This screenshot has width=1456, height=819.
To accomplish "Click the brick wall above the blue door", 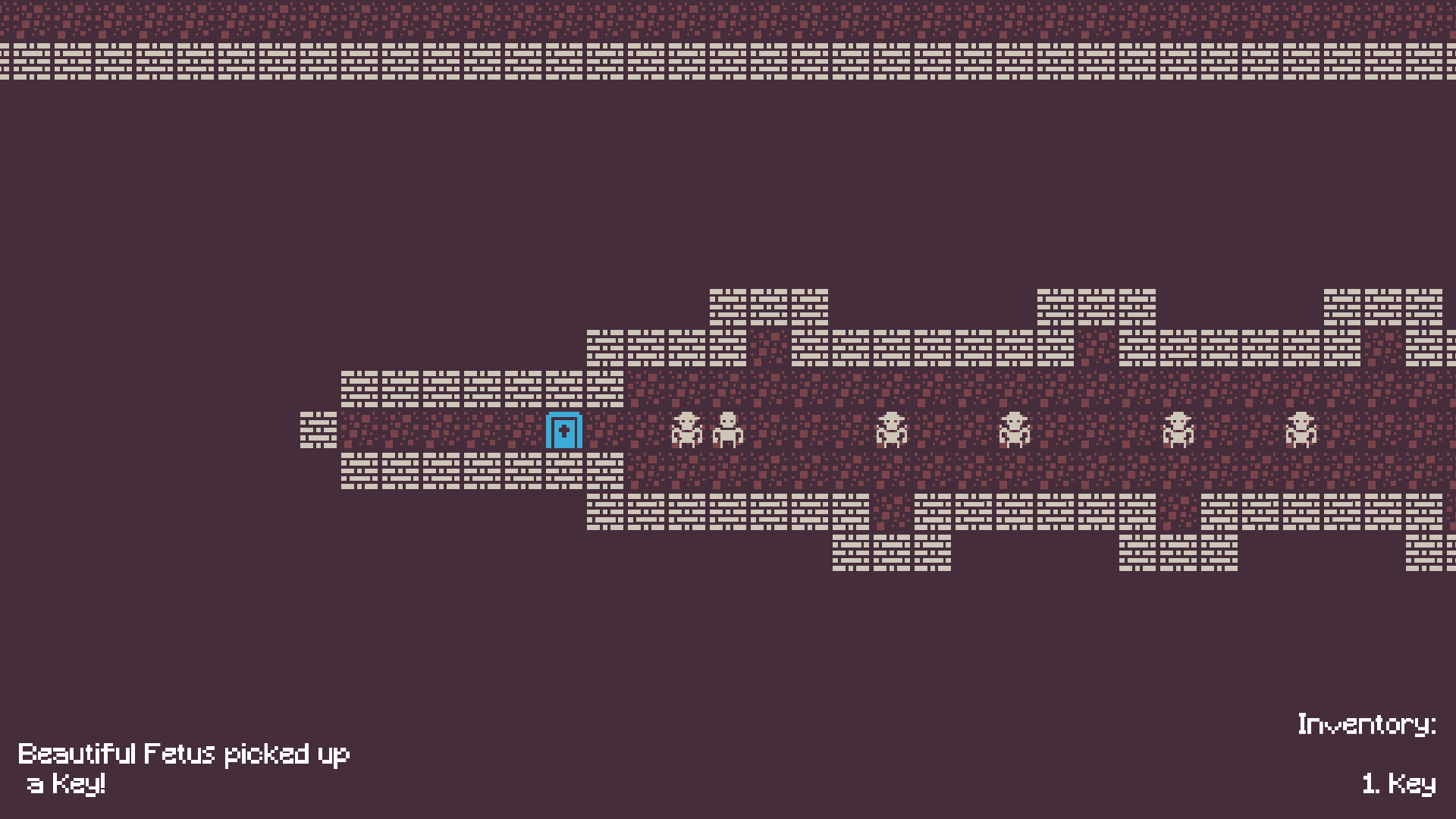I will [563, 387].
